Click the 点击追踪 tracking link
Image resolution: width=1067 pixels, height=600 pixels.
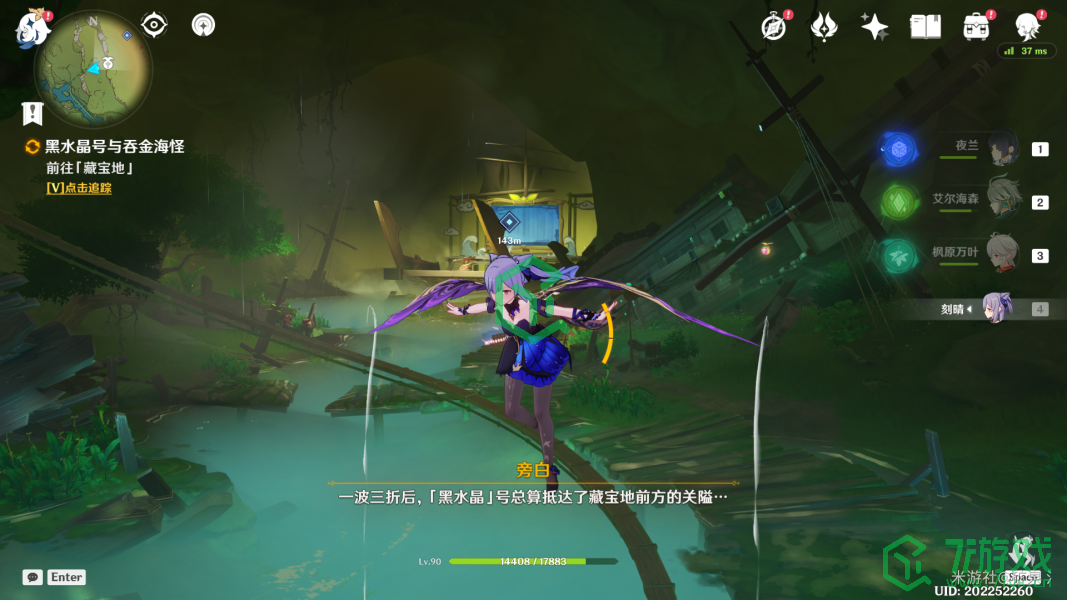[79, 188]
